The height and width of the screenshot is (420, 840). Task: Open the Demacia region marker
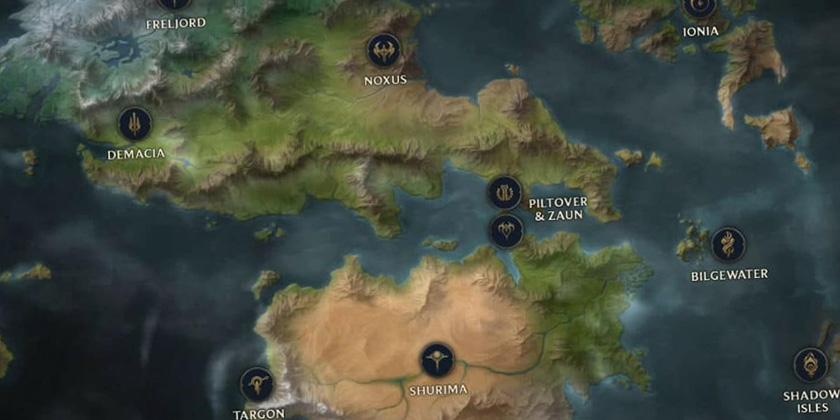[135, 125]
